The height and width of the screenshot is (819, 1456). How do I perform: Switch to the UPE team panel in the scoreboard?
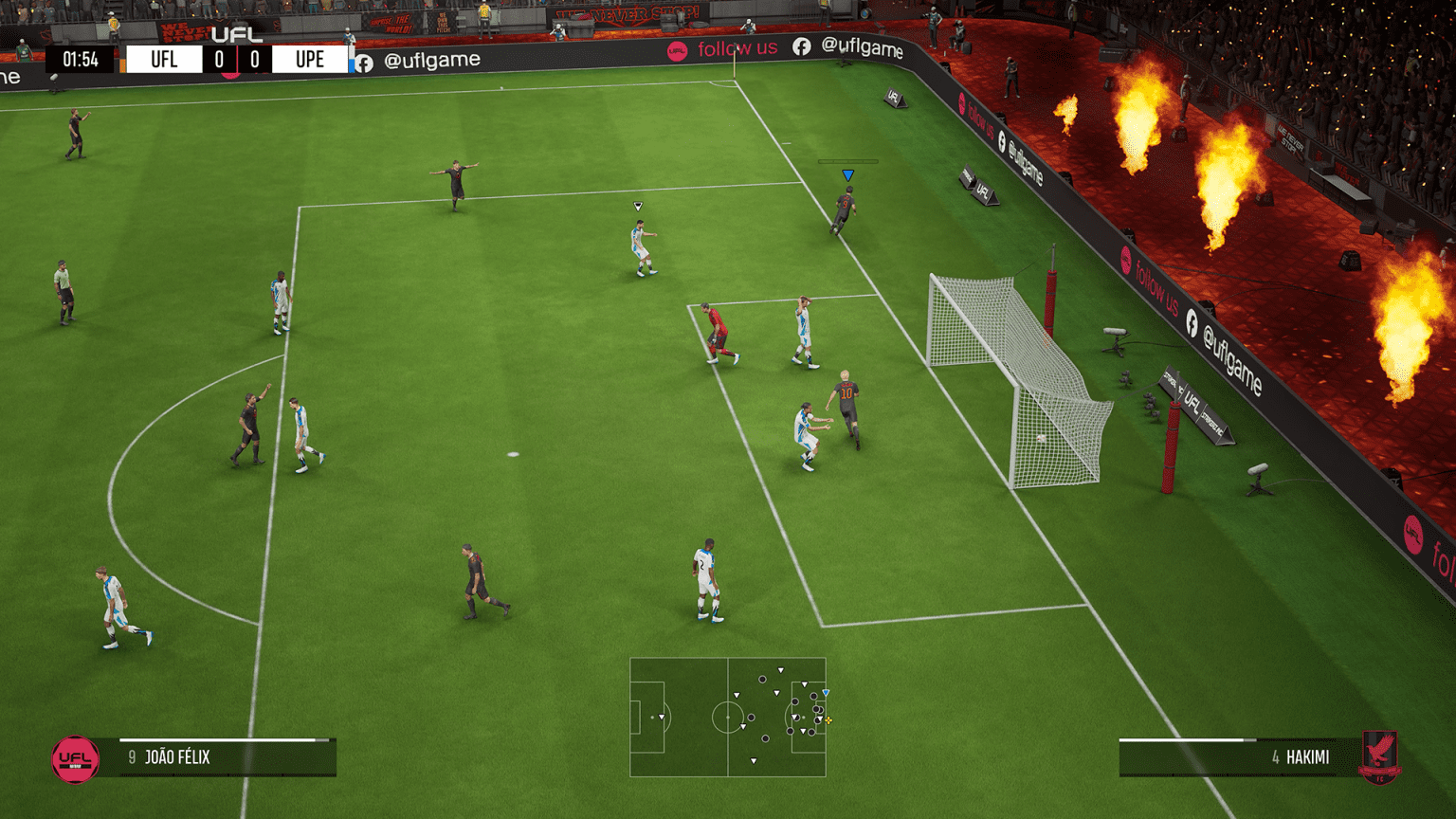pyautogui.click(x=310, y=59)
